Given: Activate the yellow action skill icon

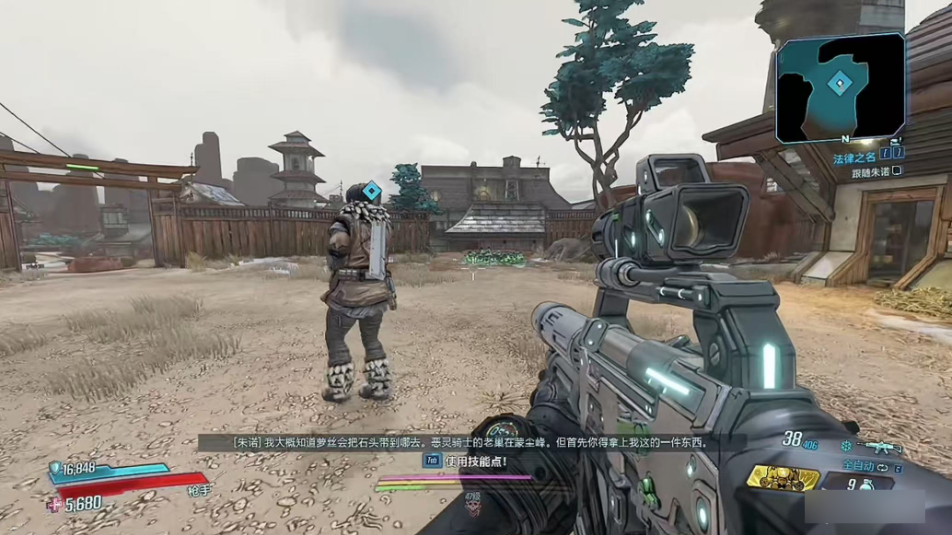Looking at the screenshot, I should tap(783, 477).
